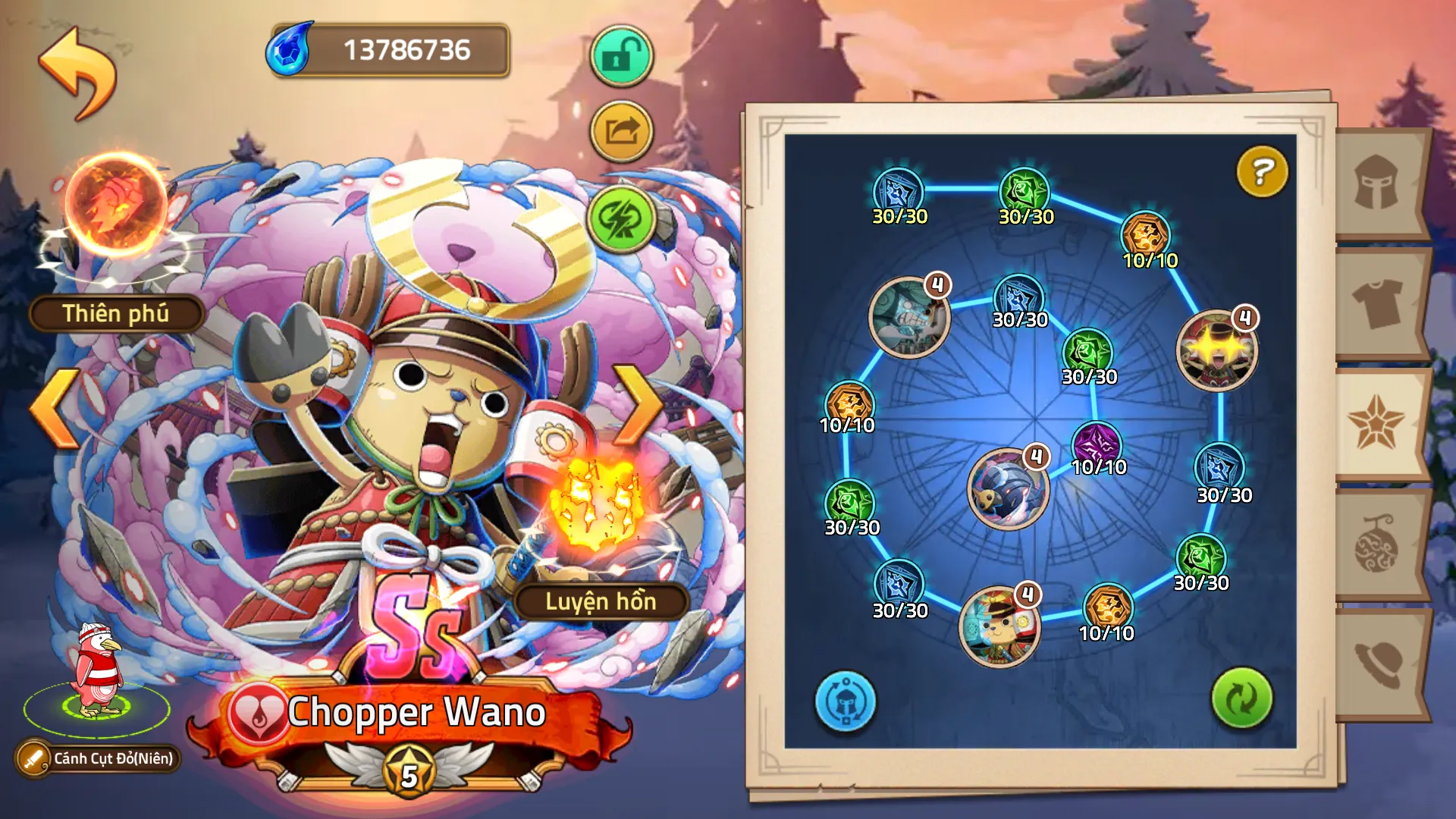Select the purple 10/10 skill node
Screen dimensions: 1456x819
[1097, 444]
